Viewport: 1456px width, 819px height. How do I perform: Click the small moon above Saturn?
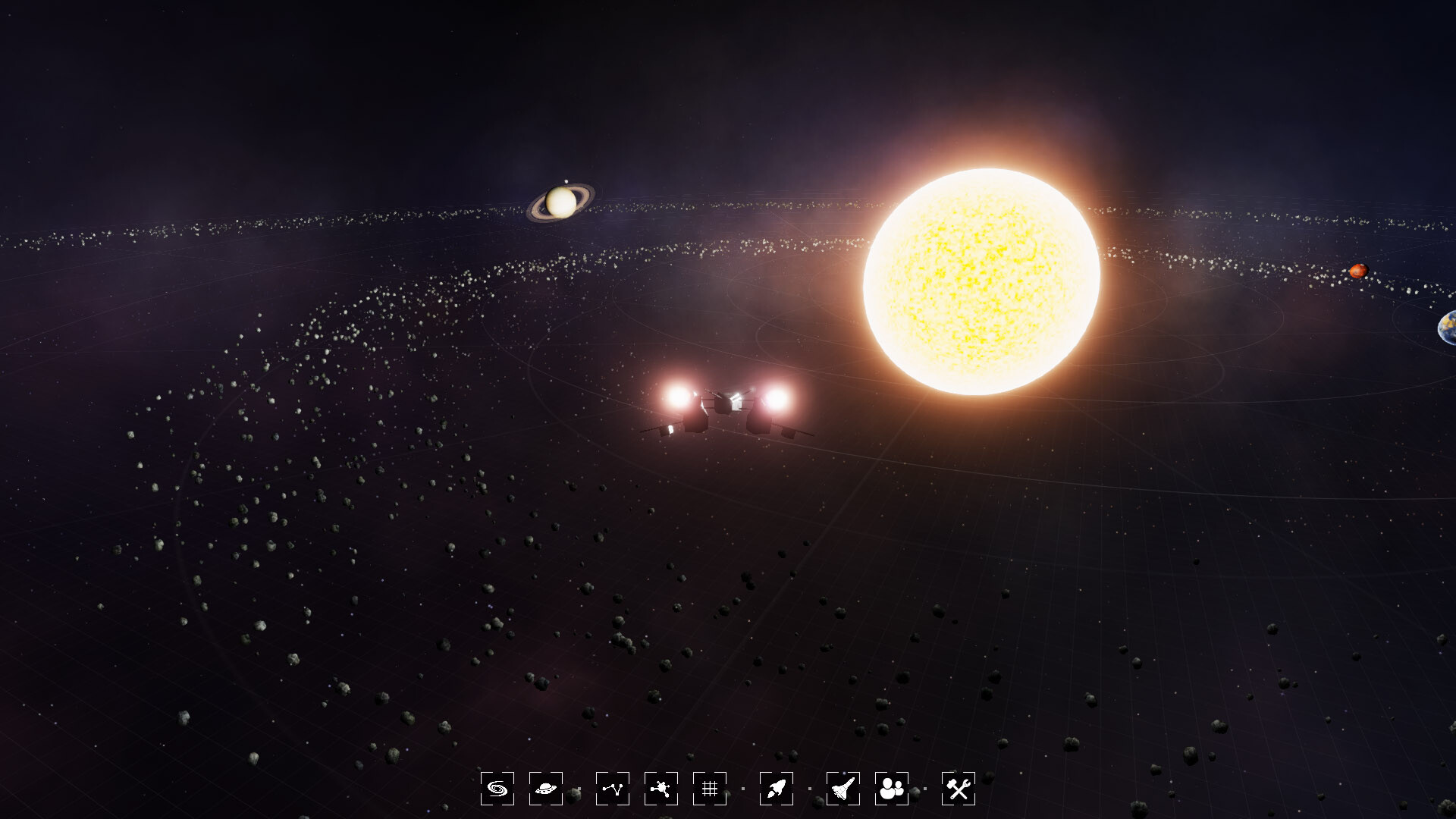point(566,181)
